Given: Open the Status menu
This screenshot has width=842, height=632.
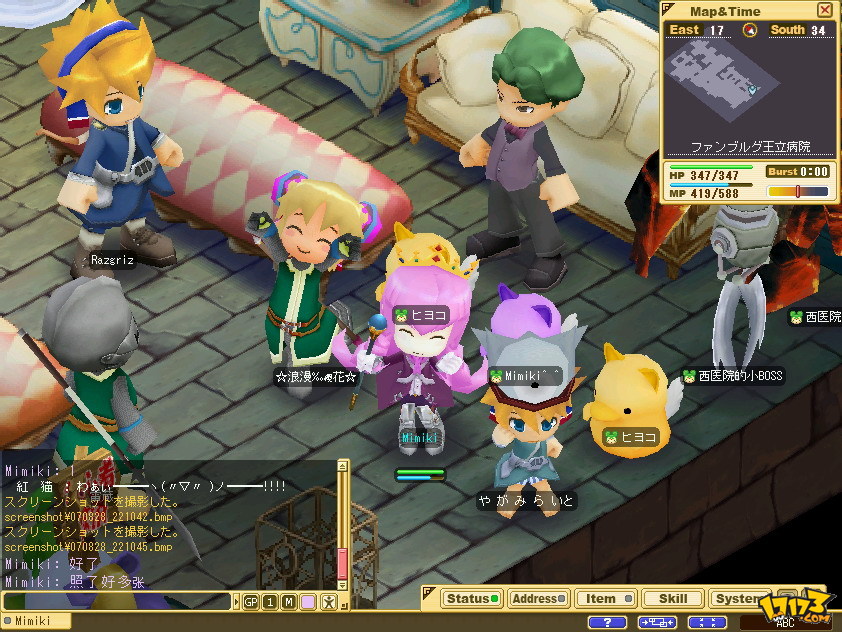Looking at the screenshot, I should (x=471, y=599).
